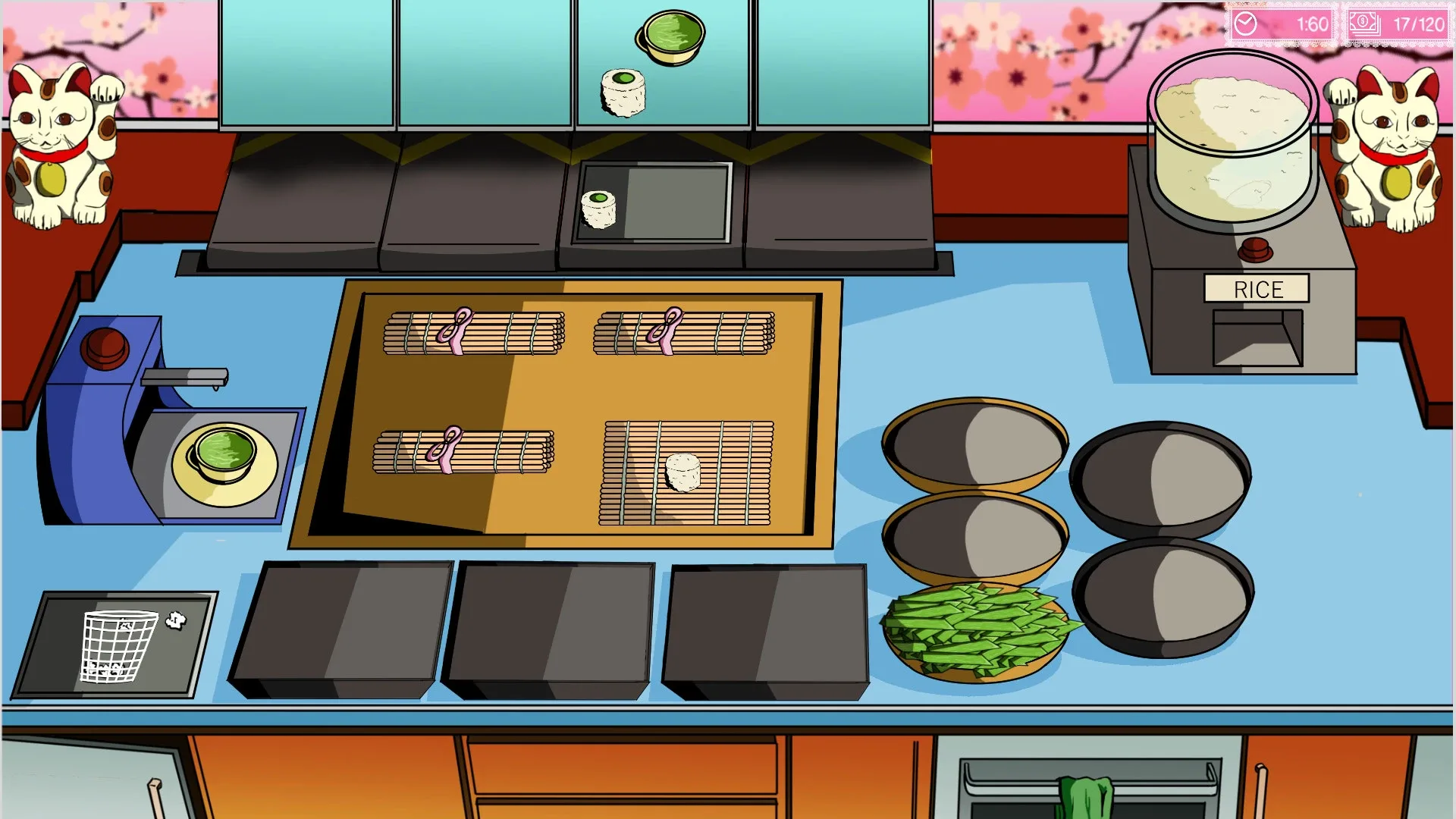1456x819 pixels.
Task: Click the finished sushi roll floating at the top
Action: (x=623, y=91)
